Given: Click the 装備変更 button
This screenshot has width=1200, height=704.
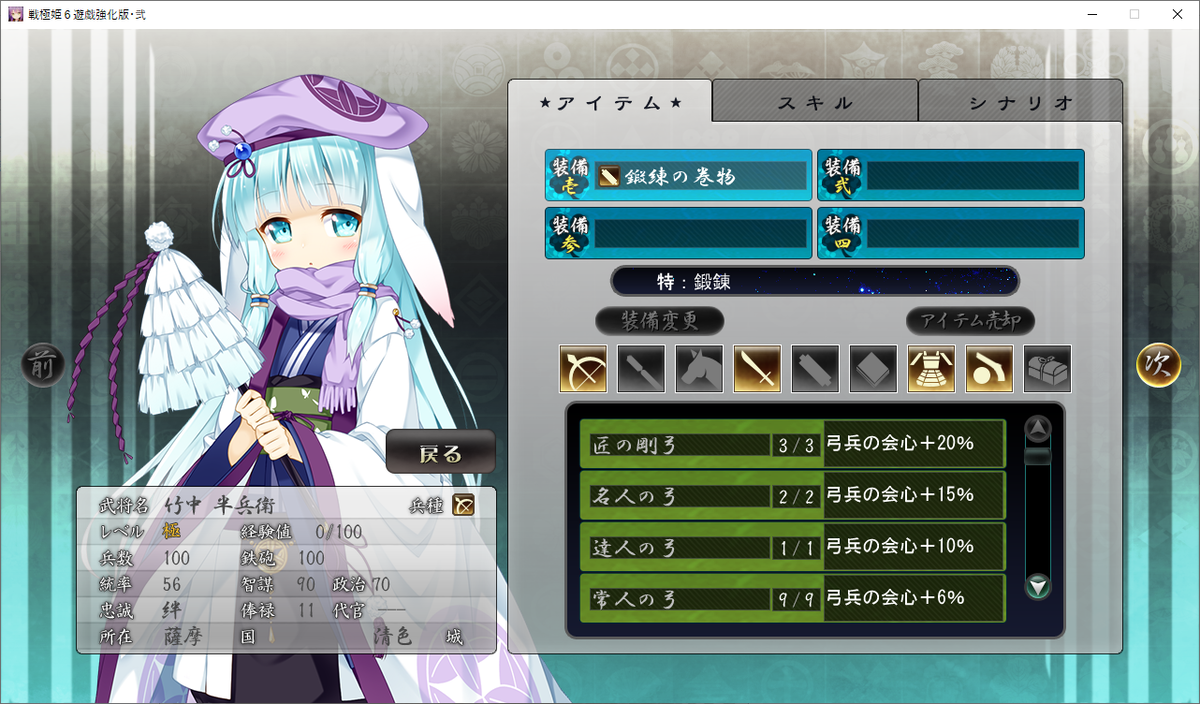Looking at the screenshot, I should point(659,321).
